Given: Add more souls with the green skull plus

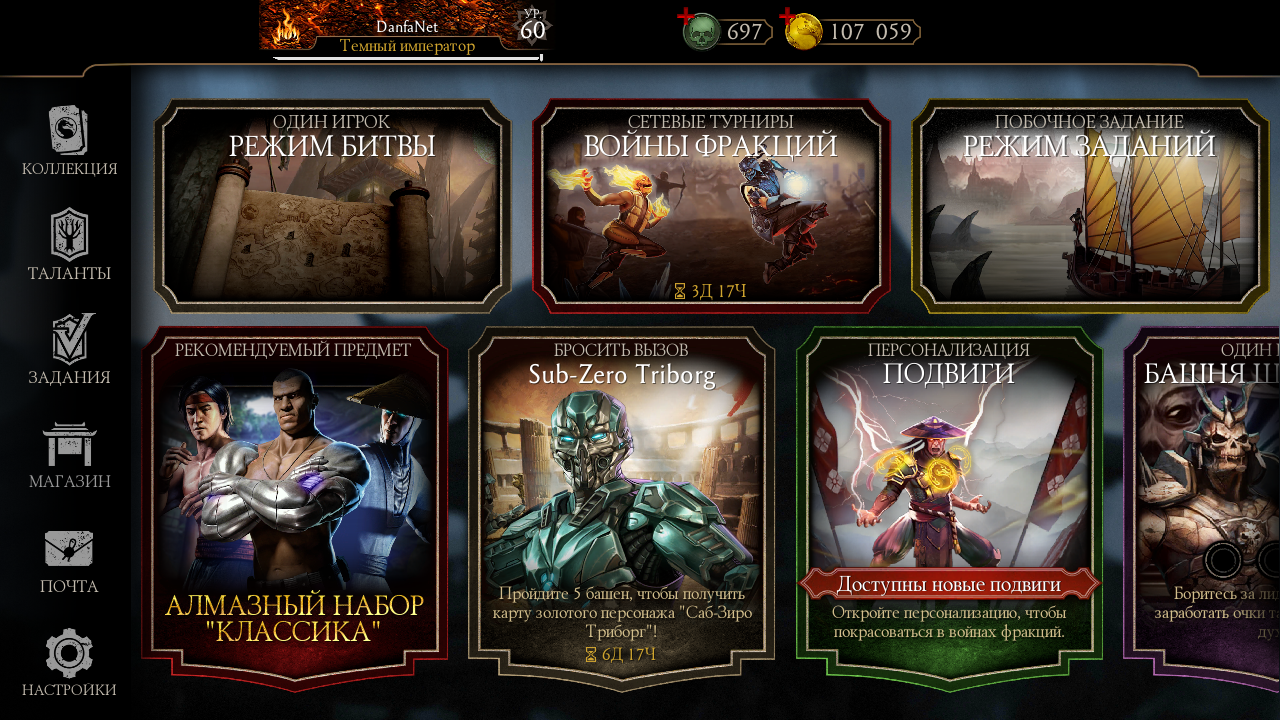Looking at the screenshot, I should click(686, 18).
